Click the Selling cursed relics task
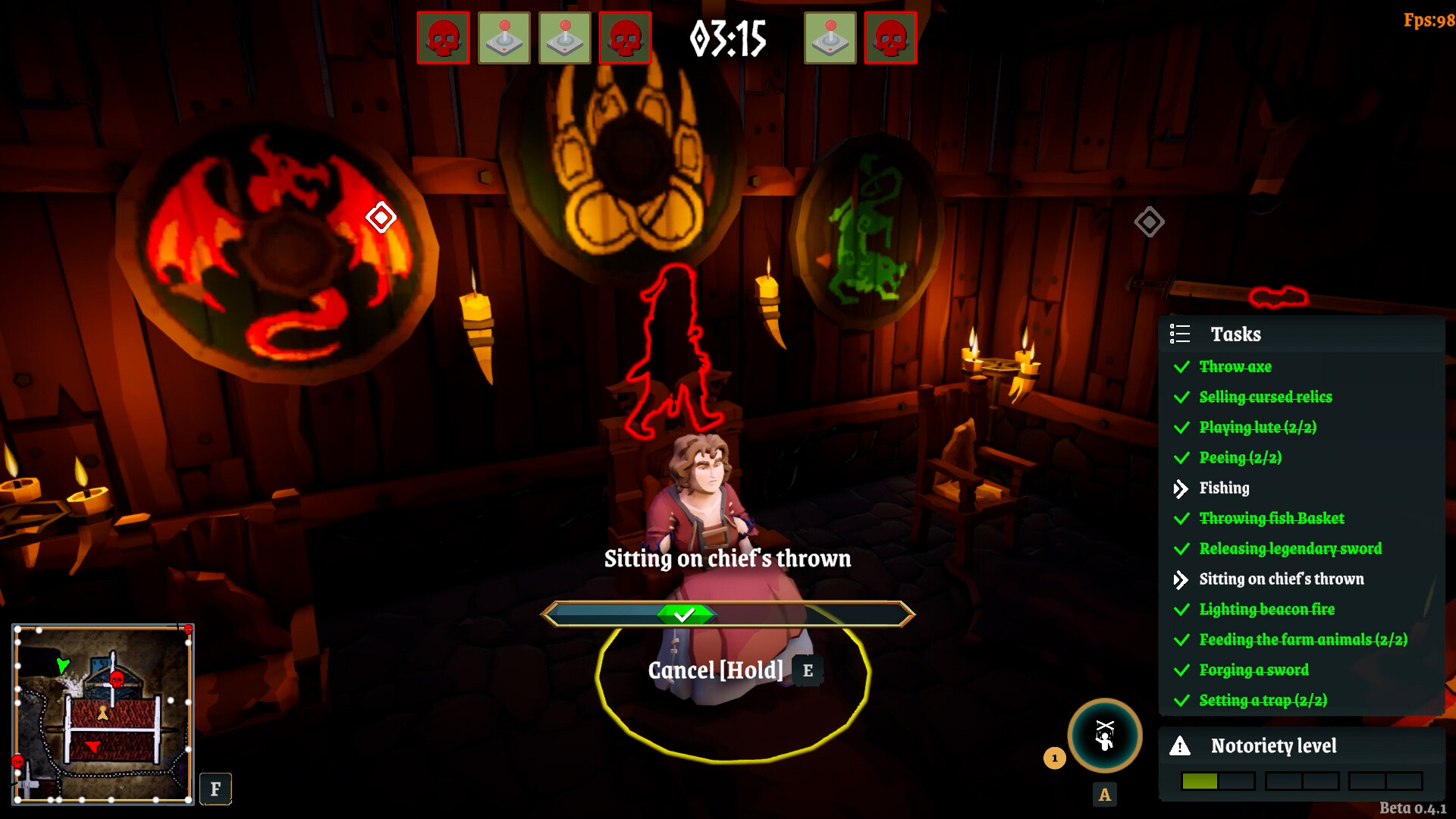 (x=1265, y=397)
